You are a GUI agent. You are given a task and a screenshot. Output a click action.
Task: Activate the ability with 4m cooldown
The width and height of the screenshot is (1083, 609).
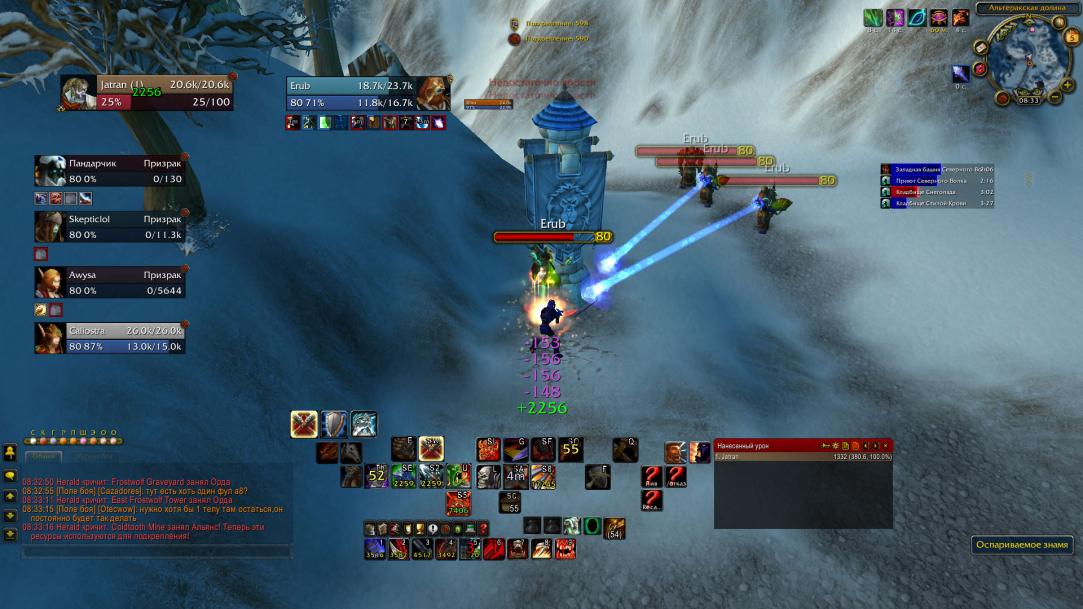516,476
